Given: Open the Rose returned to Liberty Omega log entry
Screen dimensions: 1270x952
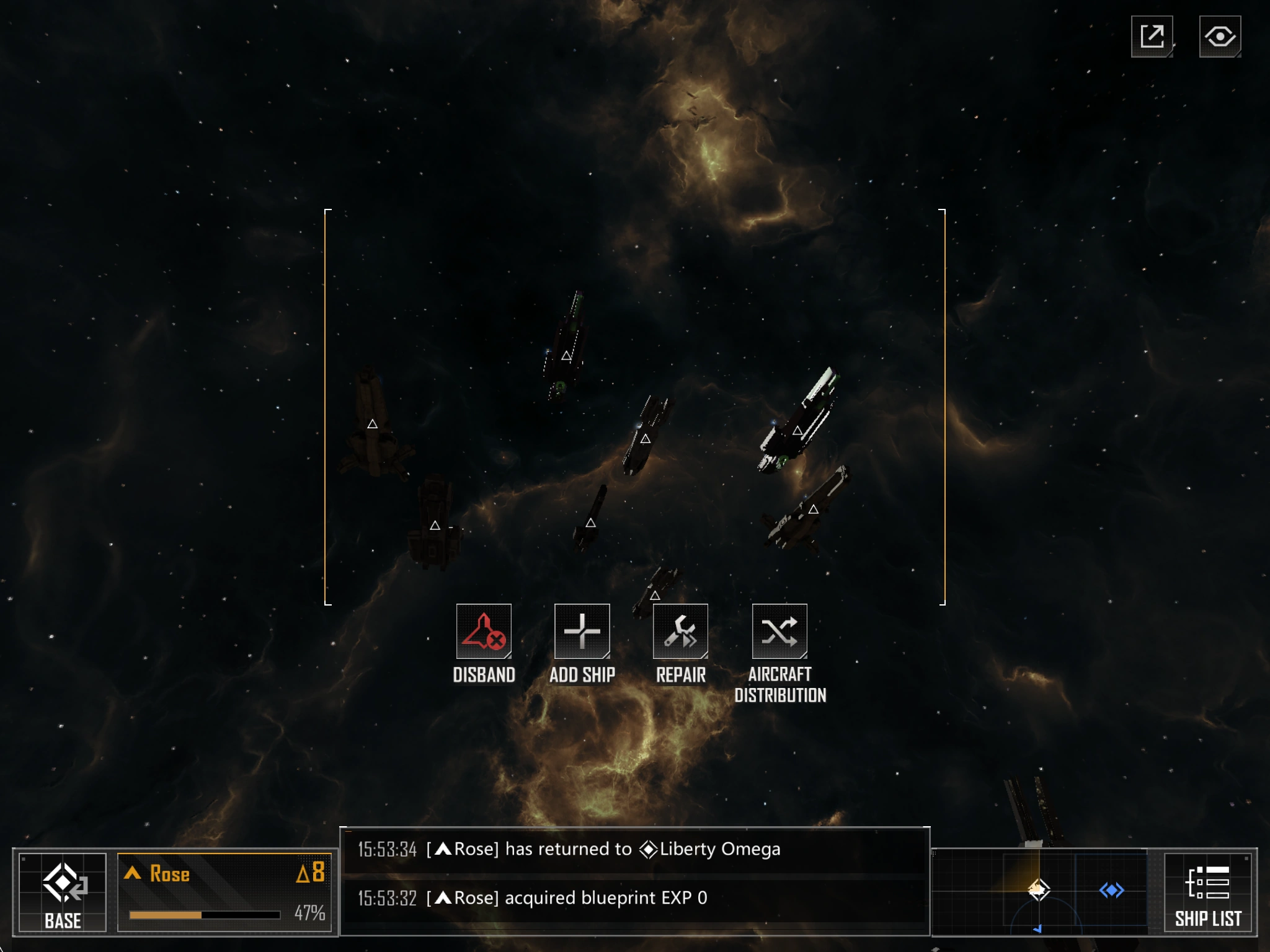Looking at the screenshot, I should click(633, 849).
